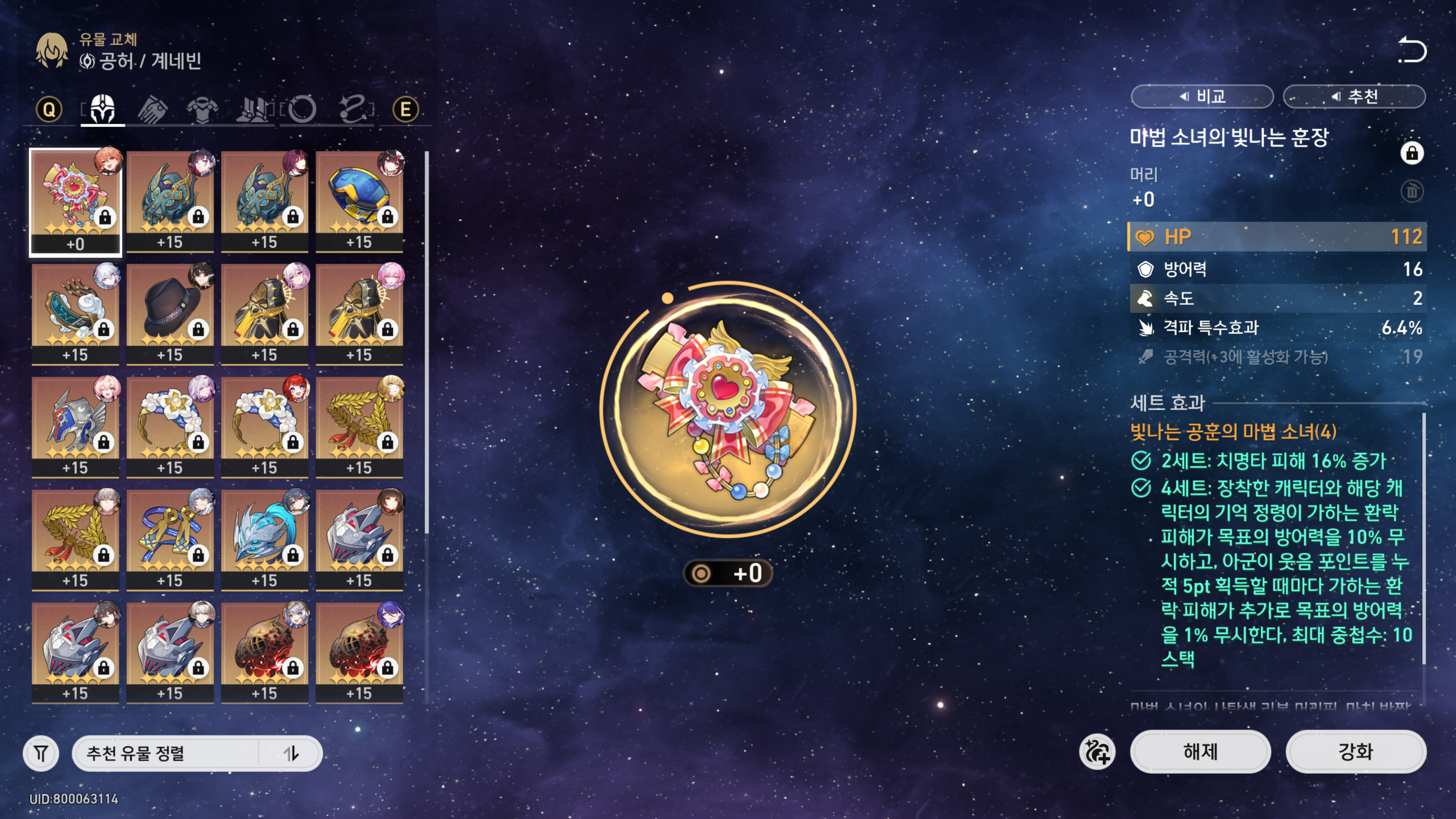Click the 비교 compare button
The width and height of the screenshot is (1456, 819).
click(1202, 96)
